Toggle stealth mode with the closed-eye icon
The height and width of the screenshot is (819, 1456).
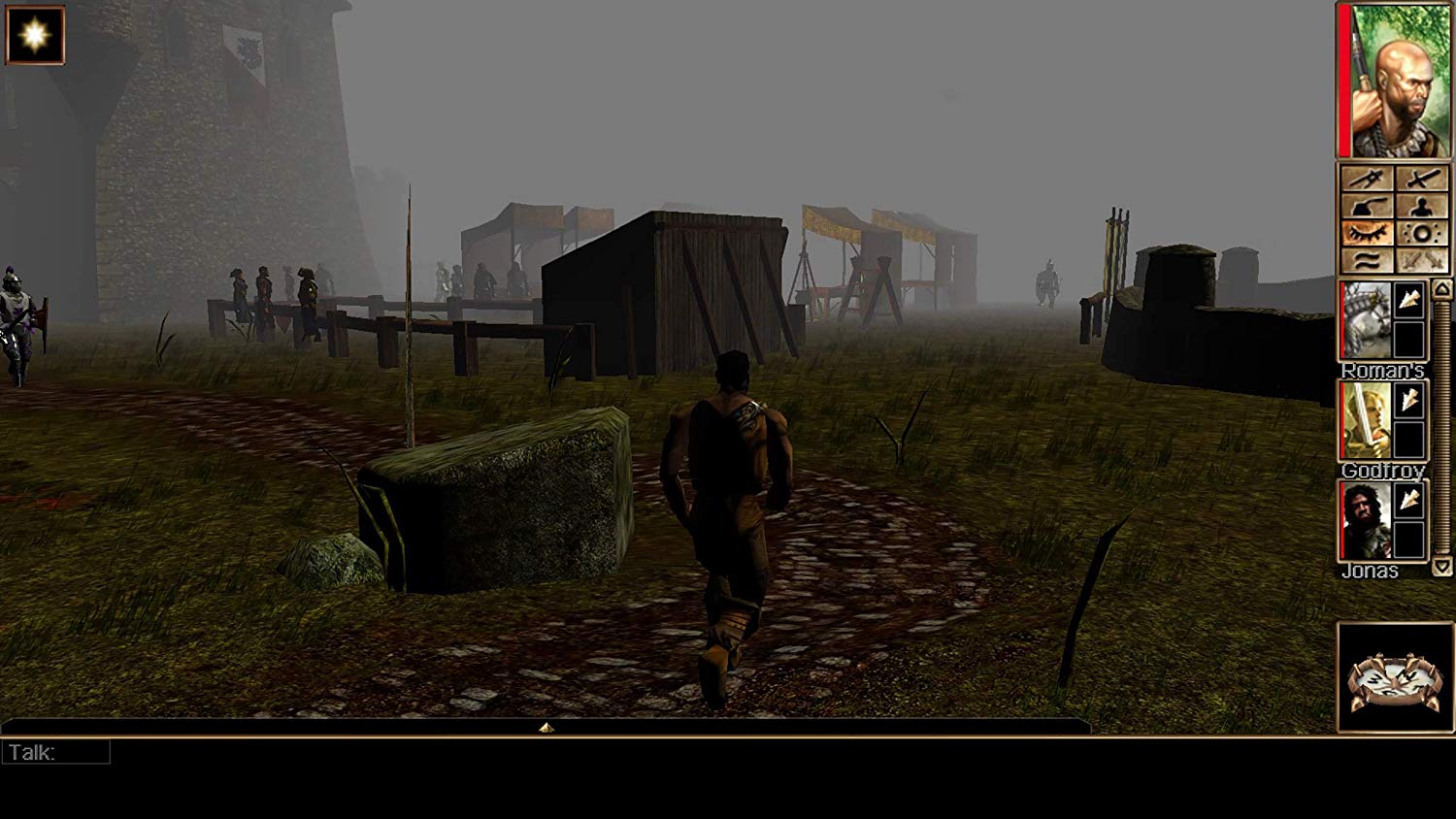pos(1368,233)
